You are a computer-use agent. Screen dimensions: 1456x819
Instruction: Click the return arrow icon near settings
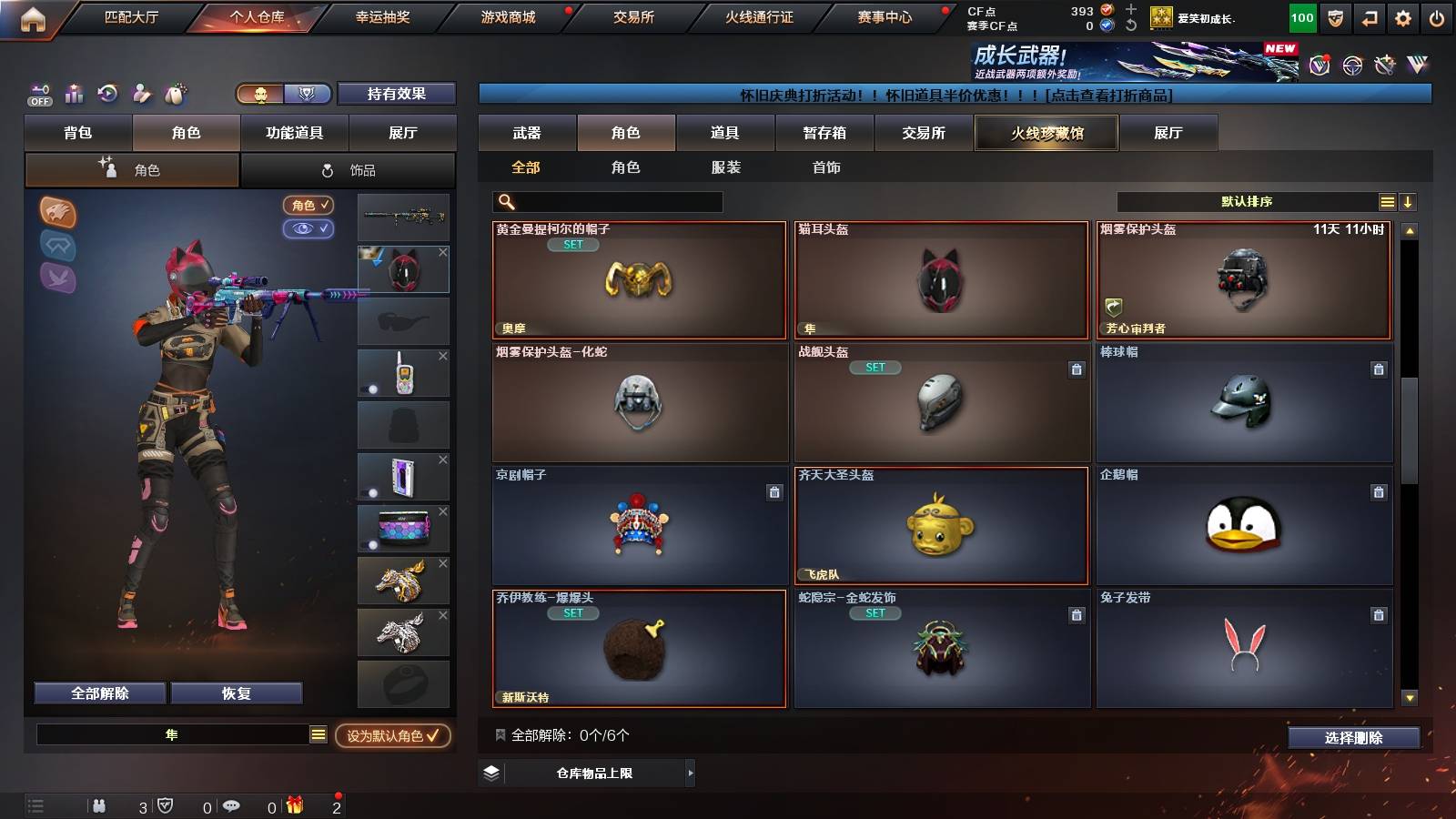pos(1368,17)
